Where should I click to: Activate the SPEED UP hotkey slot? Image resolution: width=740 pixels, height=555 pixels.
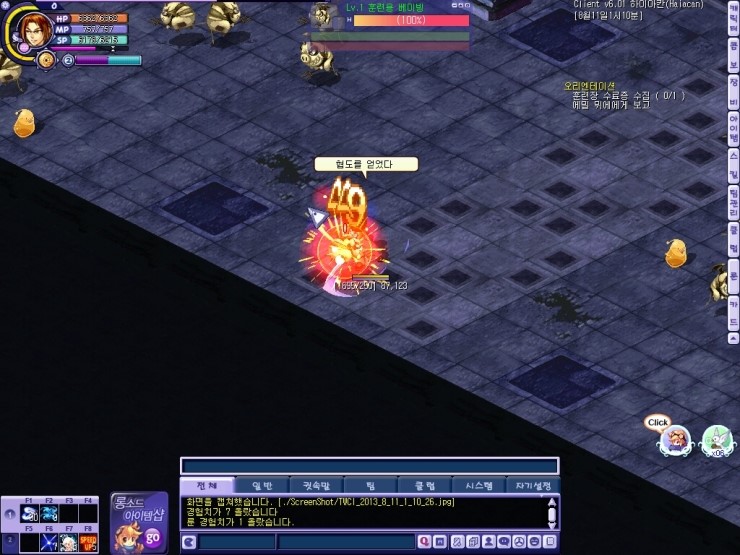tap(87, 542)
